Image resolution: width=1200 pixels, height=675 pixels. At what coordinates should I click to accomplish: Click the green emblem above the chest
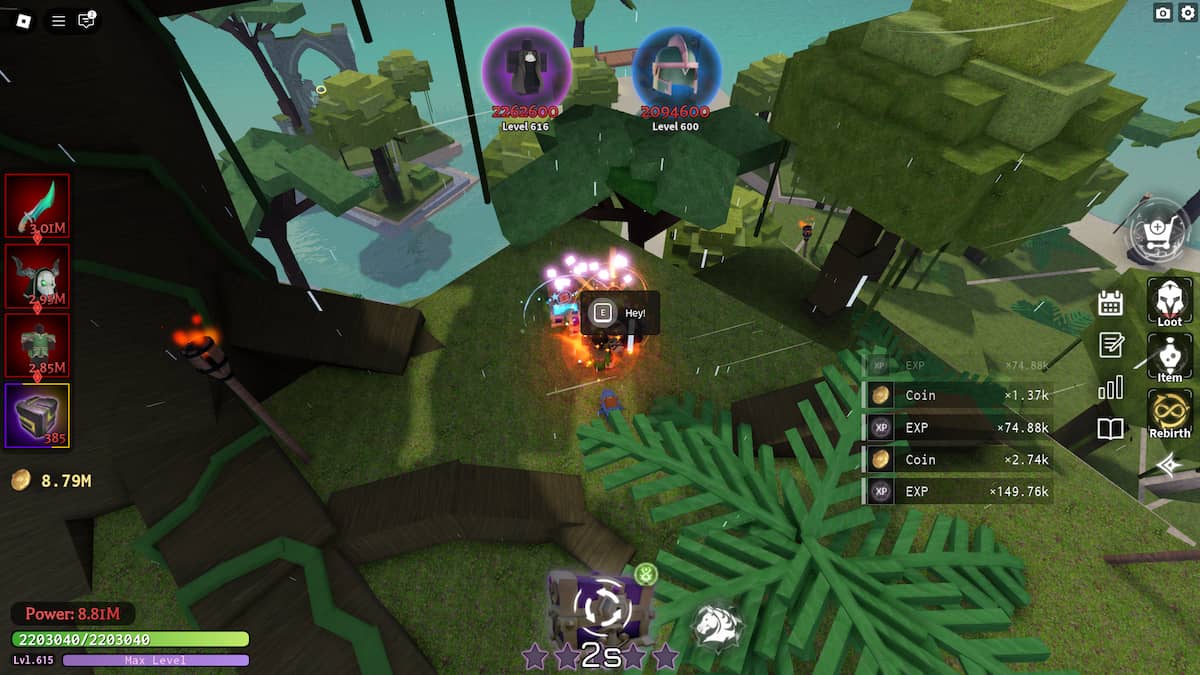[x=645, y=574]
